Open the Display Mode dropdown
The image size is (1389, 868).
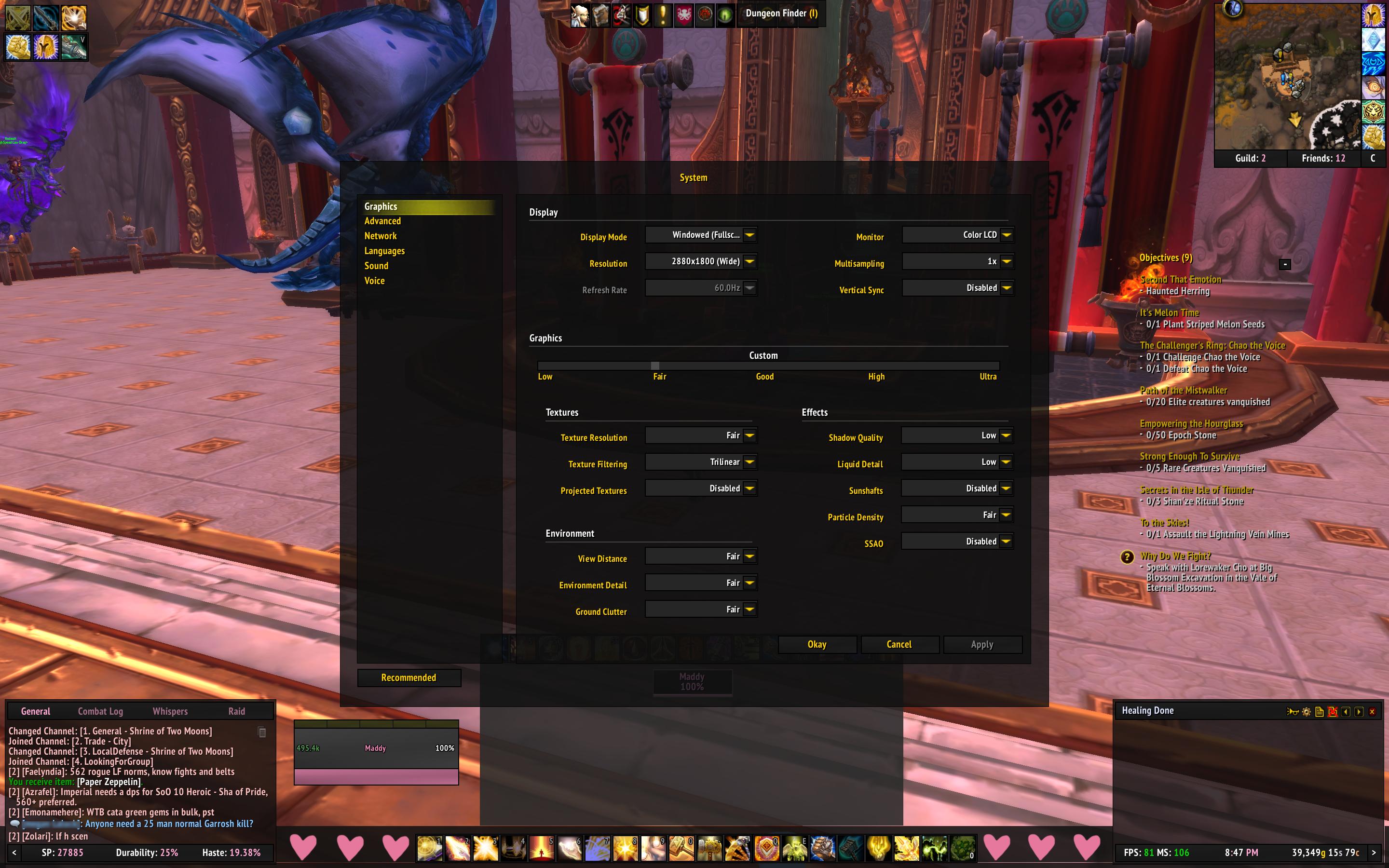[x=749, y=235]
